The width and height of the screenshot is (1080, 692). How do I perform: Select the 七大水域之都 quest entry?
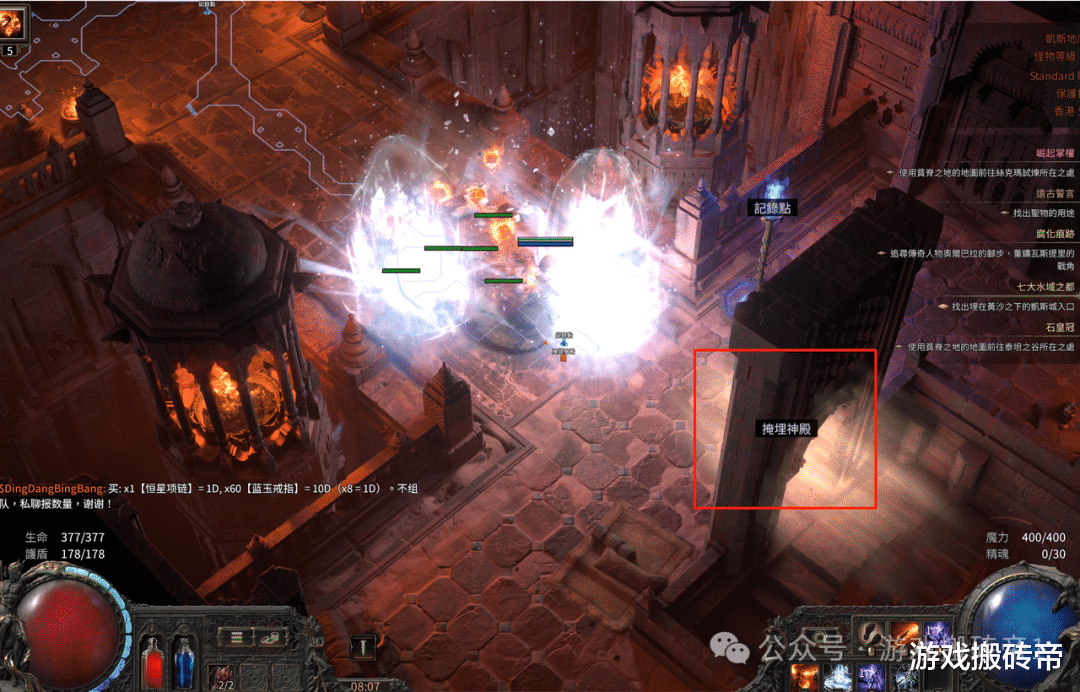[x=1048, y=286]
